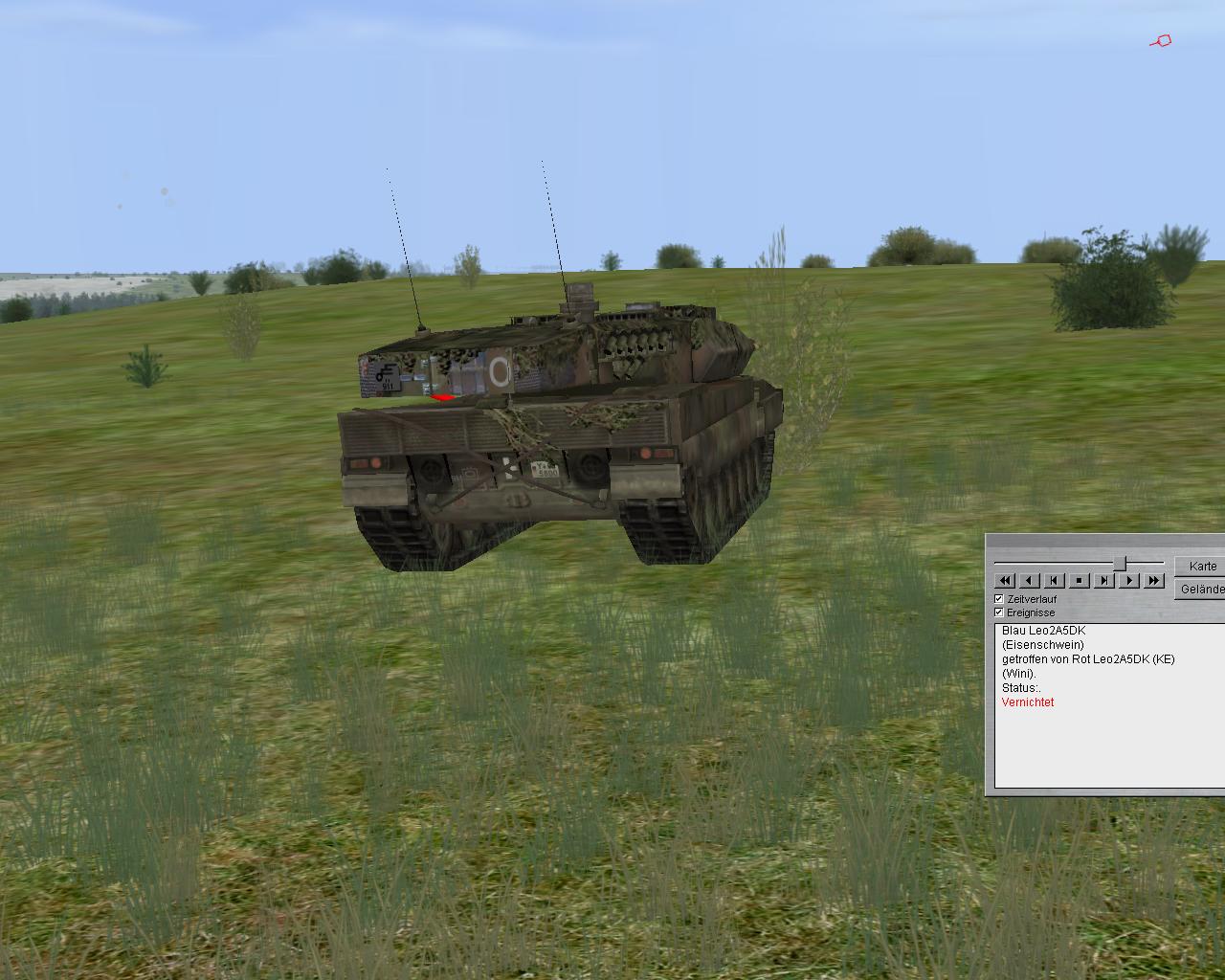Toggle the Zeitverlauf checkbox
This screenshot has width=1225, height=980.
999,599
